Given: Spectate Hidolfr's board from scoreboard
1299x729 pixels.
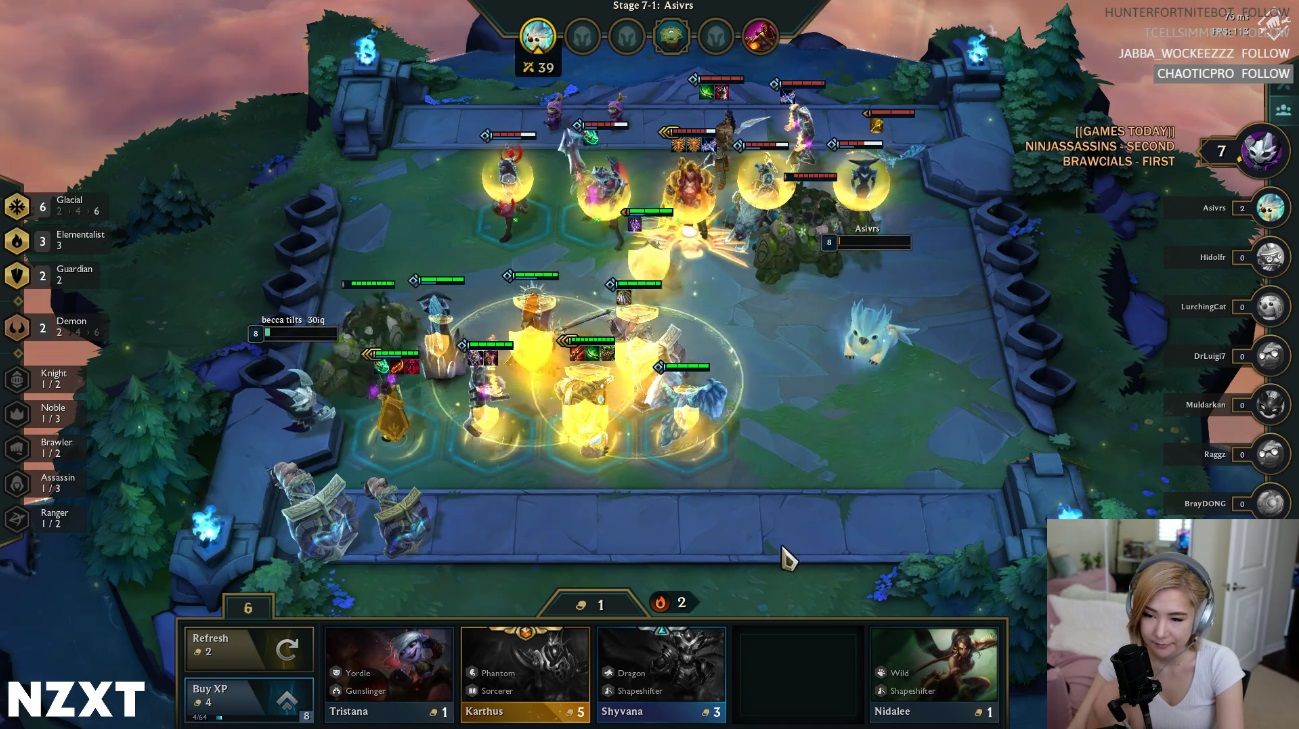Looking at the screenshot, I should (x=1270, y=257).
